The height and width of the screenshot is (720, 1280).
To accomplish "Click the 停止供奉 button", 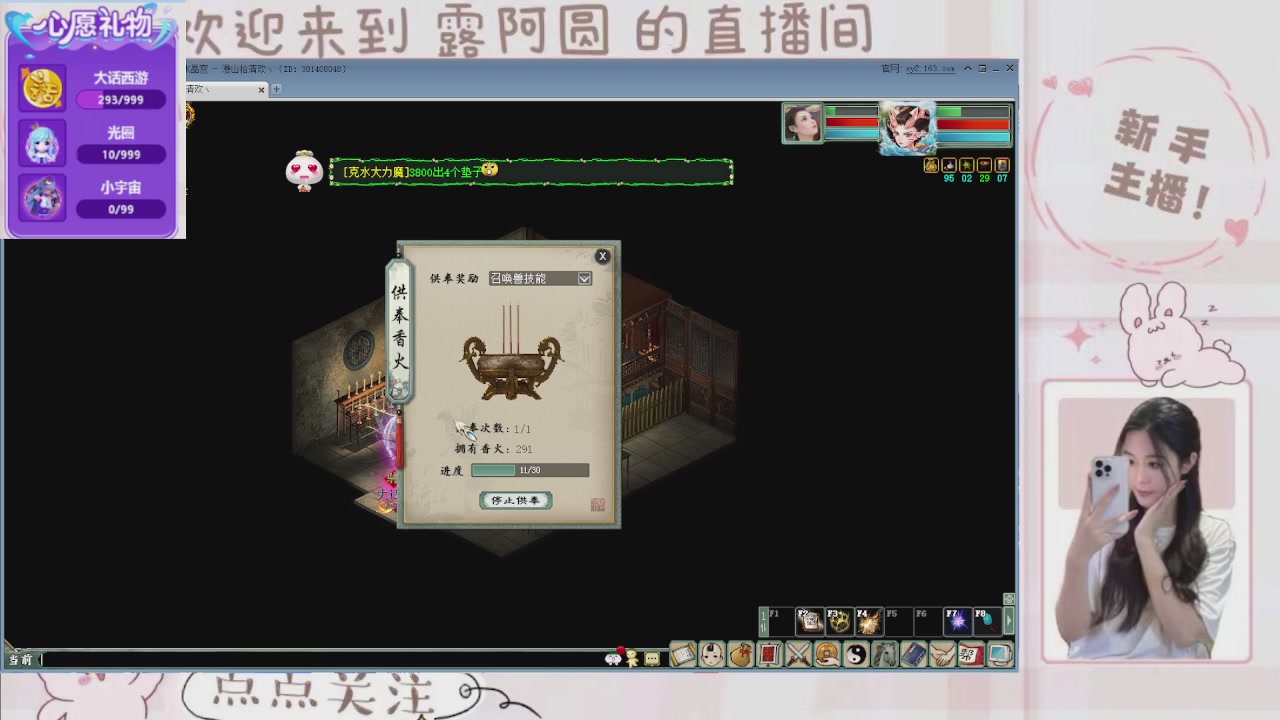I will point(514,500).
